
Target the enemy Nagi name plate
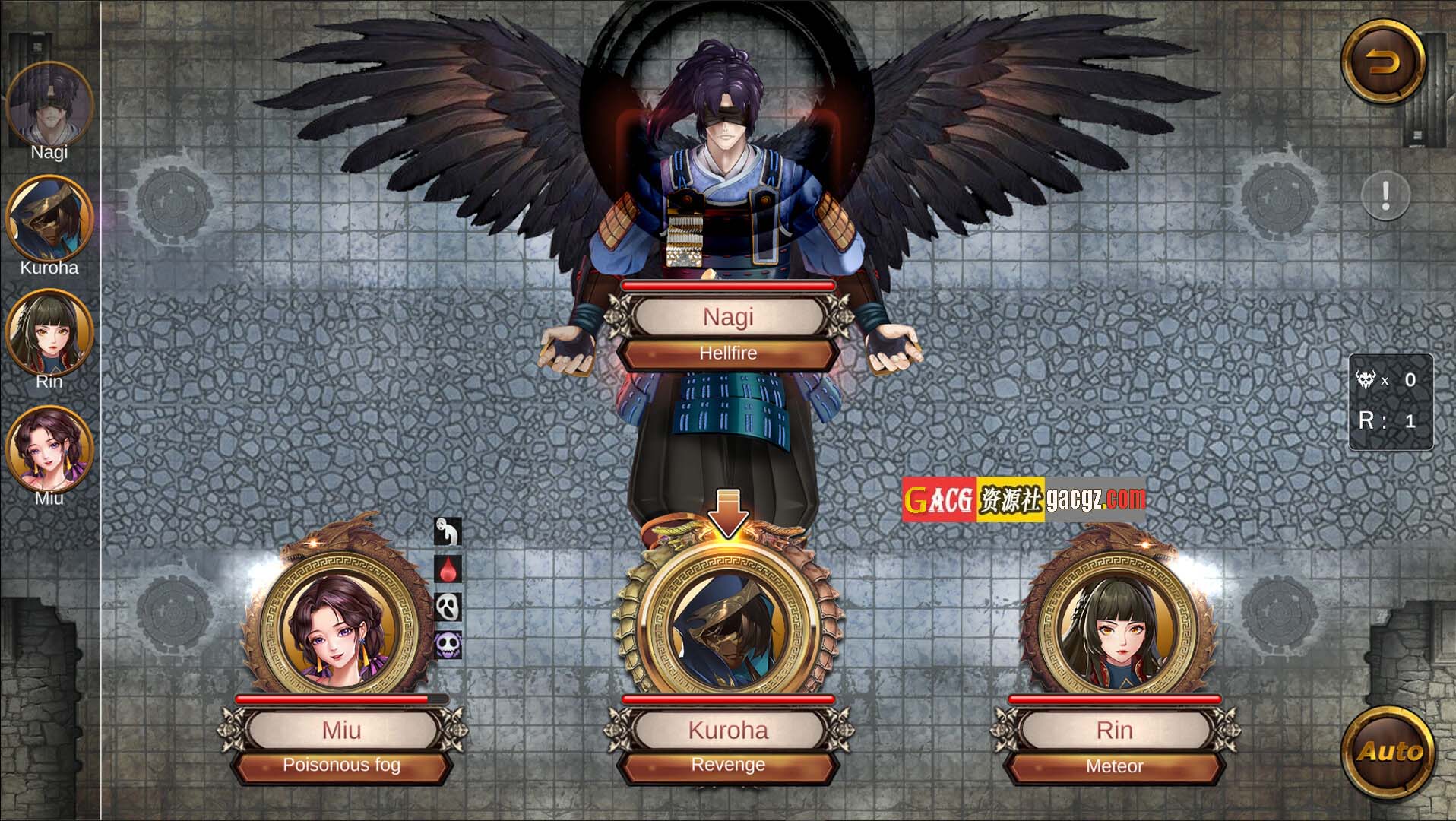point(727,316)
